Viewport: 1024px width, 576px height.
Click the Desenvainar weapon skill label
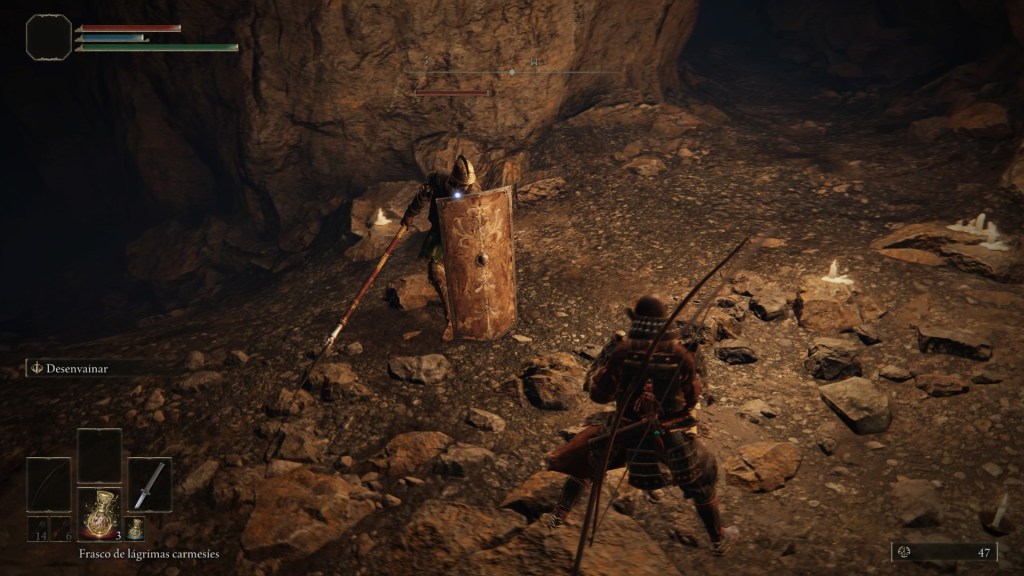(76, 368)
